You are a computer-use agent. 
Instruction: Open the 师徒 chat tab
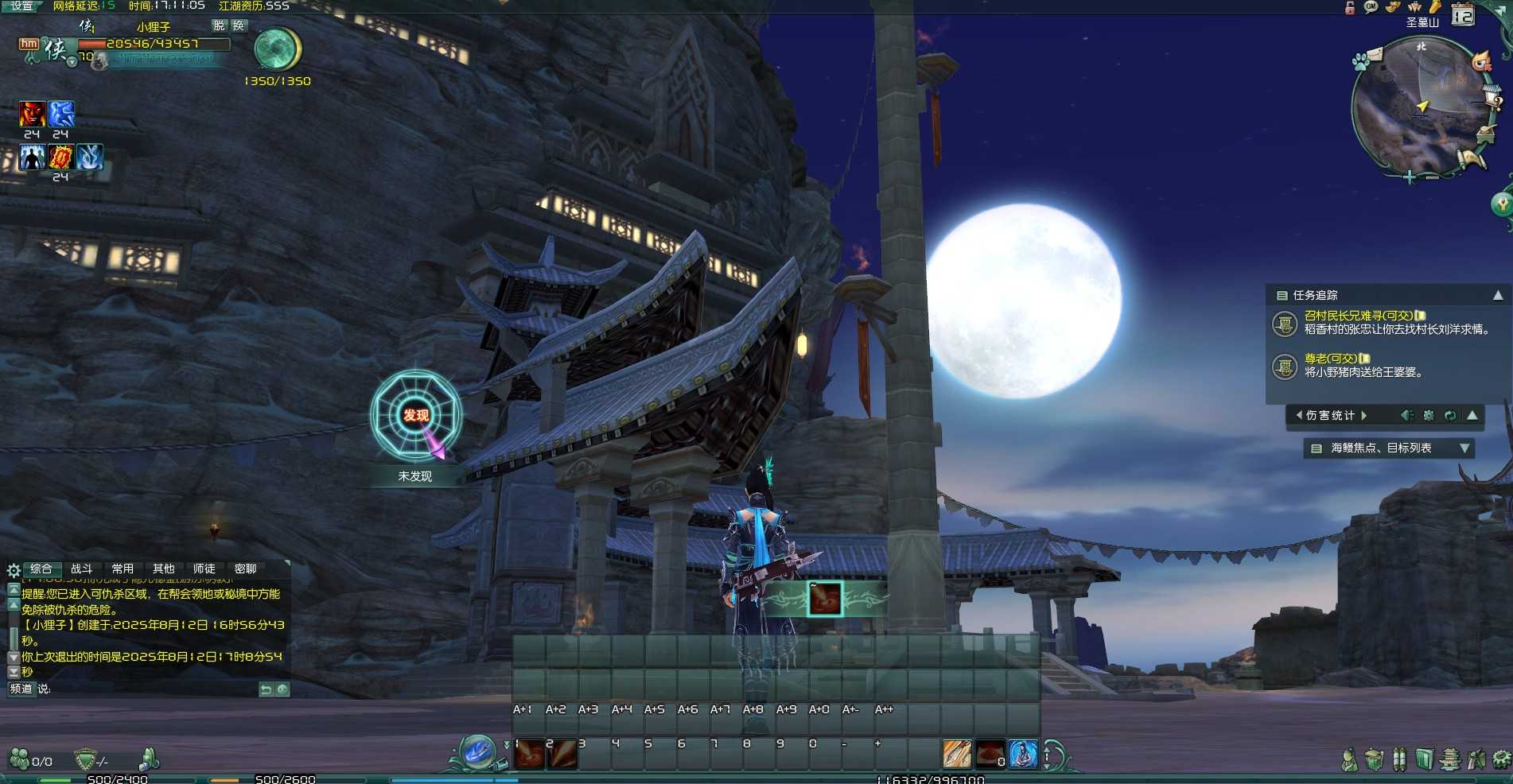coord(204,569)
